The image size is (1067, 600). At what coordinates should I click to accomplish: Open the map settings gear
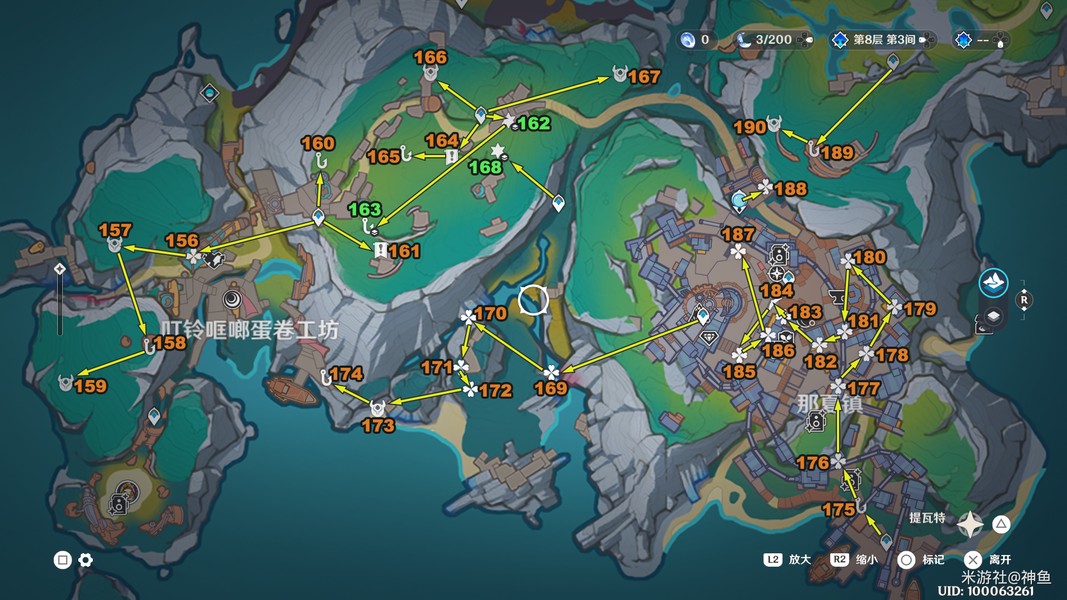point(86,560)
